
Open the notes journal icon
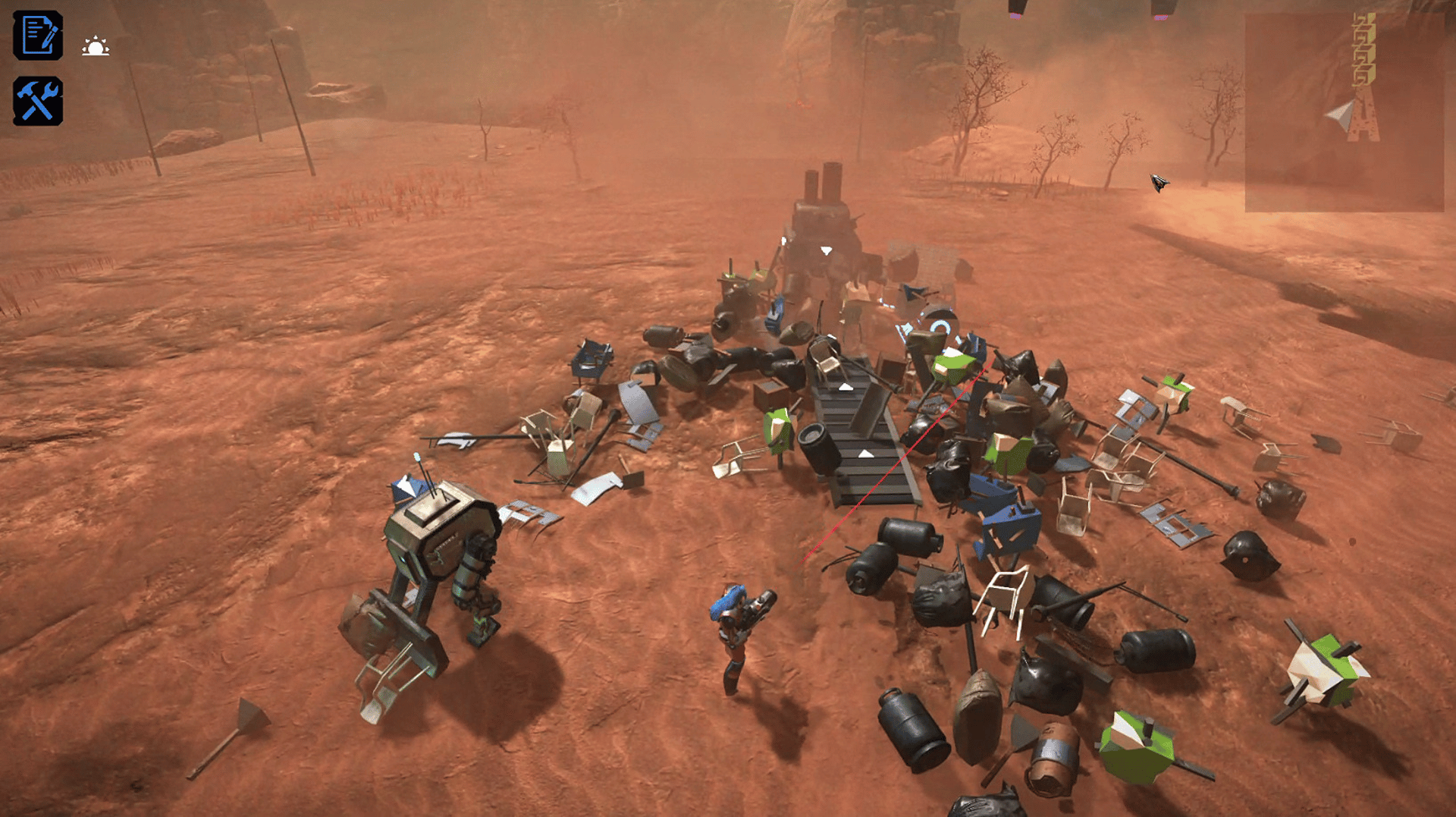tap(38, 36)
